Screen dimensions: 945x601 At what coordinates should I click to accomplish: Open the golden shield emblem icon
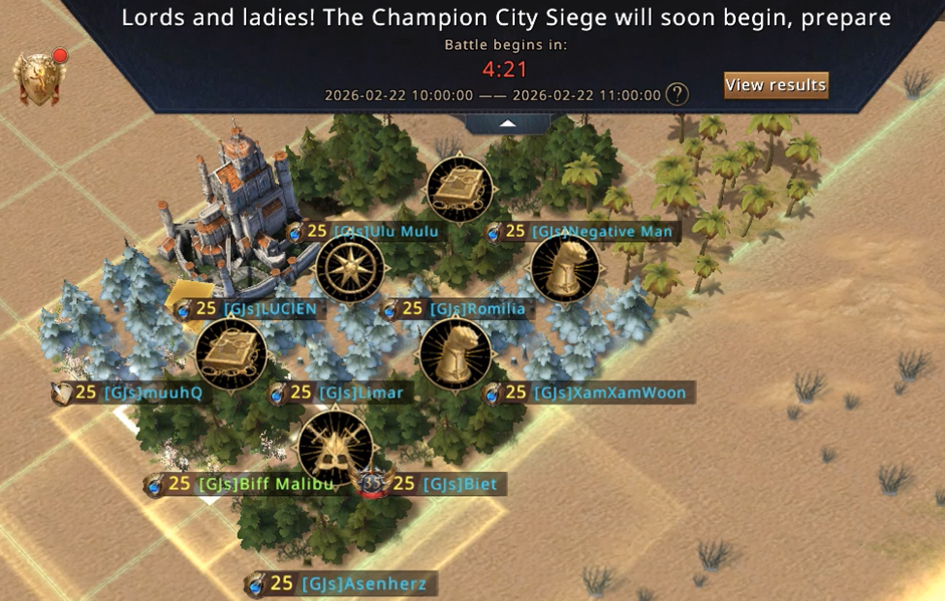pos(39,78)
